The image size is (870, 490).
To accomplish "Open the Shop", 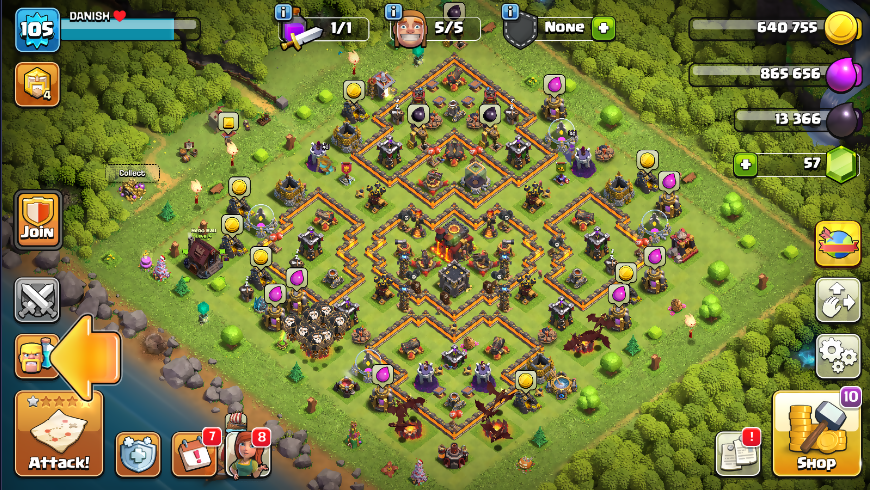I will coord(816,433).
